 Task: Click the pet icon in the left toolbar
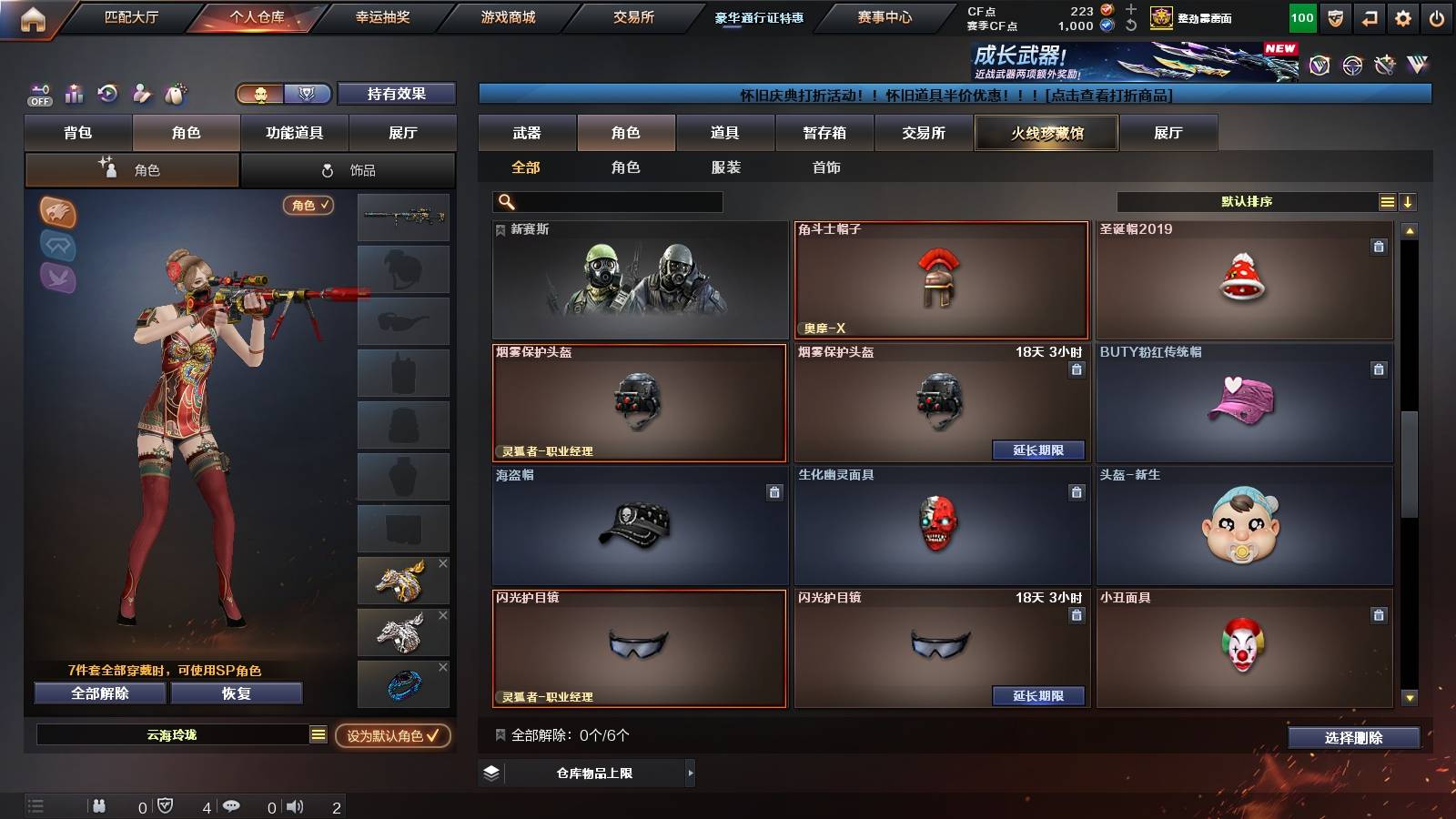click(x=173, y=94)
